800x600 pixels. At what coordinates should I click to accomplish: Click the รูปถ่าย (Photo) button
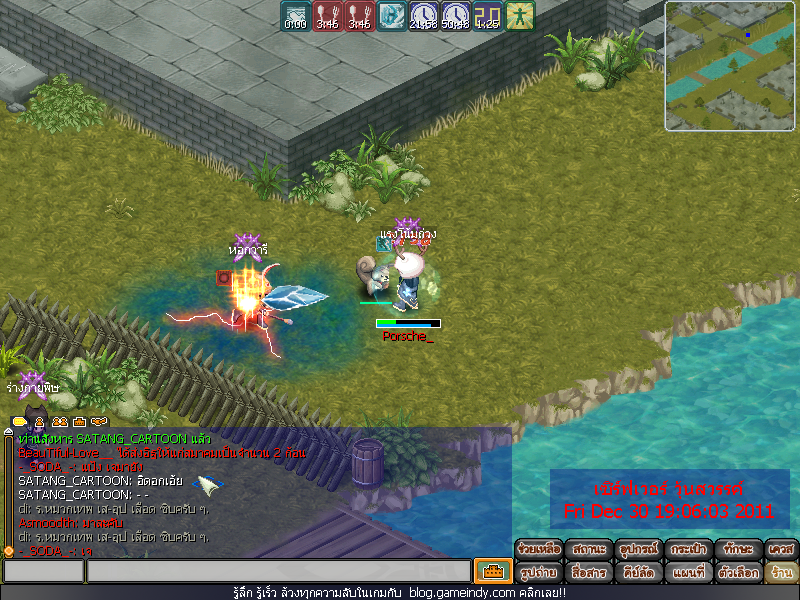[x=539, y=573]
